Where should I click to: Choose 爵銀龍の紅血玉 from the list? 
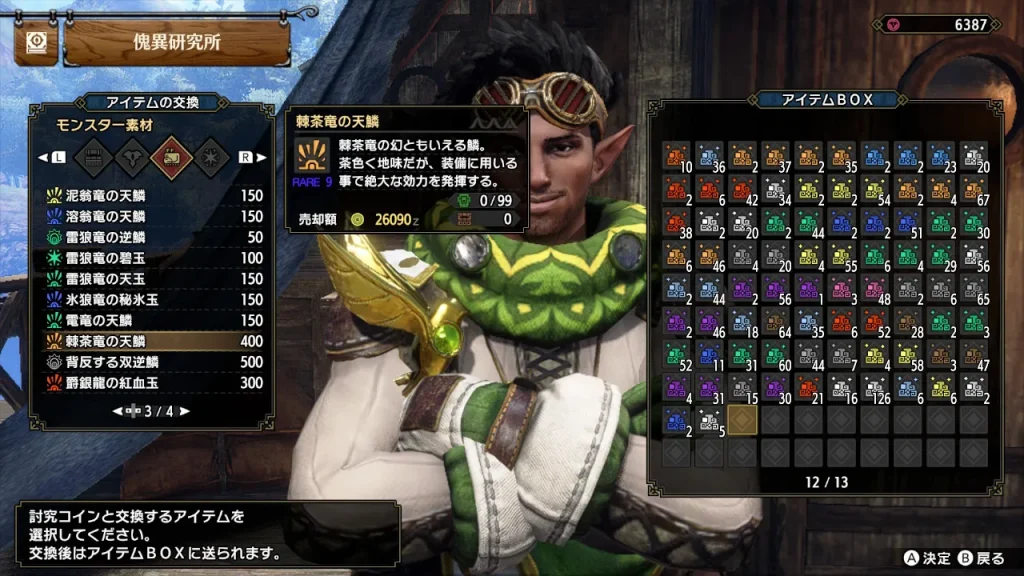point(150,382)
